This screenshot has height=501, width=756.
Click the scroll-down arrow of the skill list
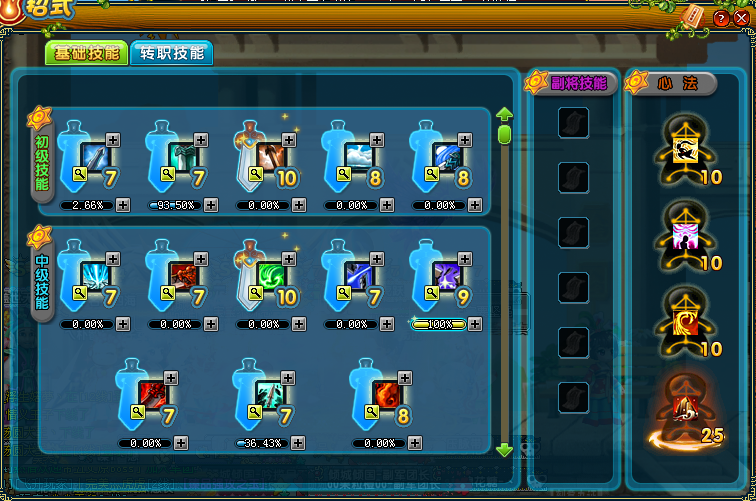[x=504, y=451]
